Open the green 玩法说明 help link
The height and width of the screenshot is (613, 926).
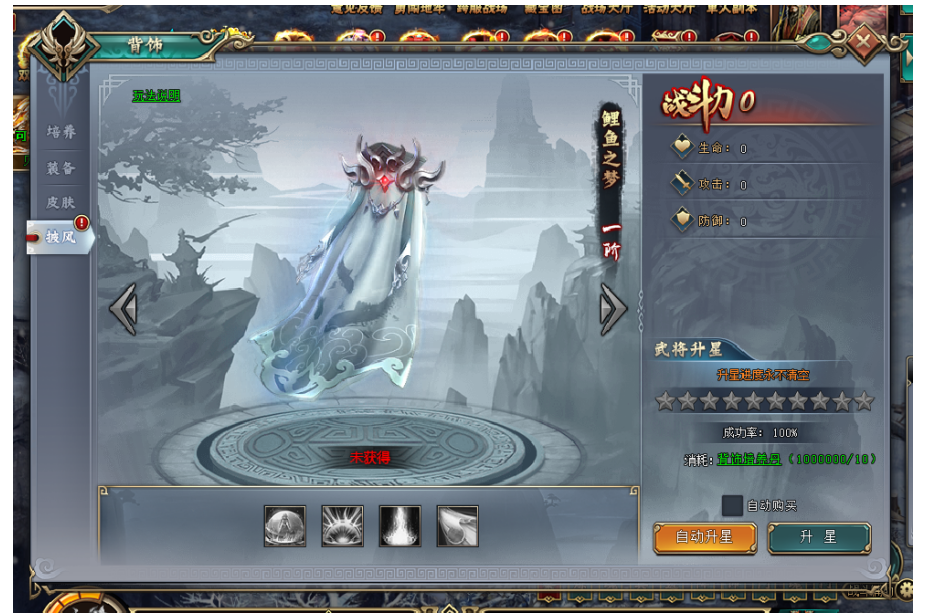(x=156, y=96)
